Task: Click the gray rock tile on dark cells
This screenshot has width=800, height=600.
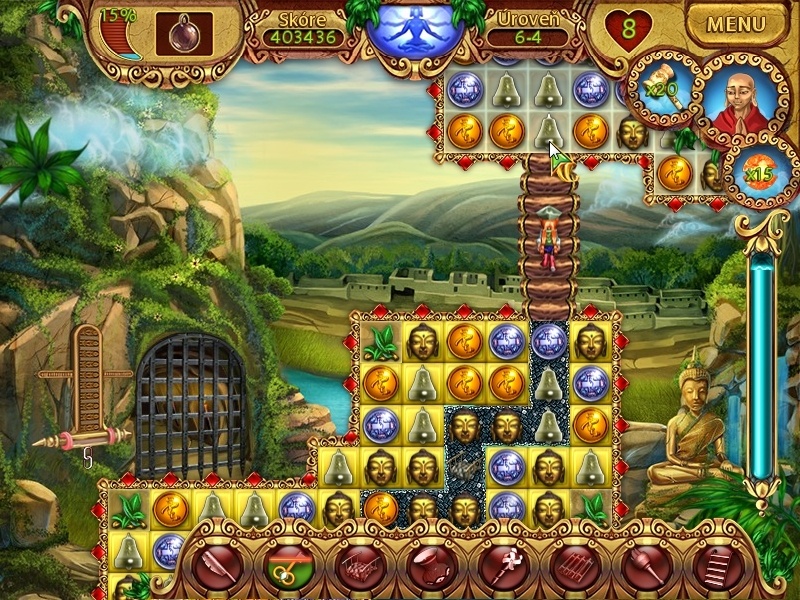Action: [x=463, y=466]
